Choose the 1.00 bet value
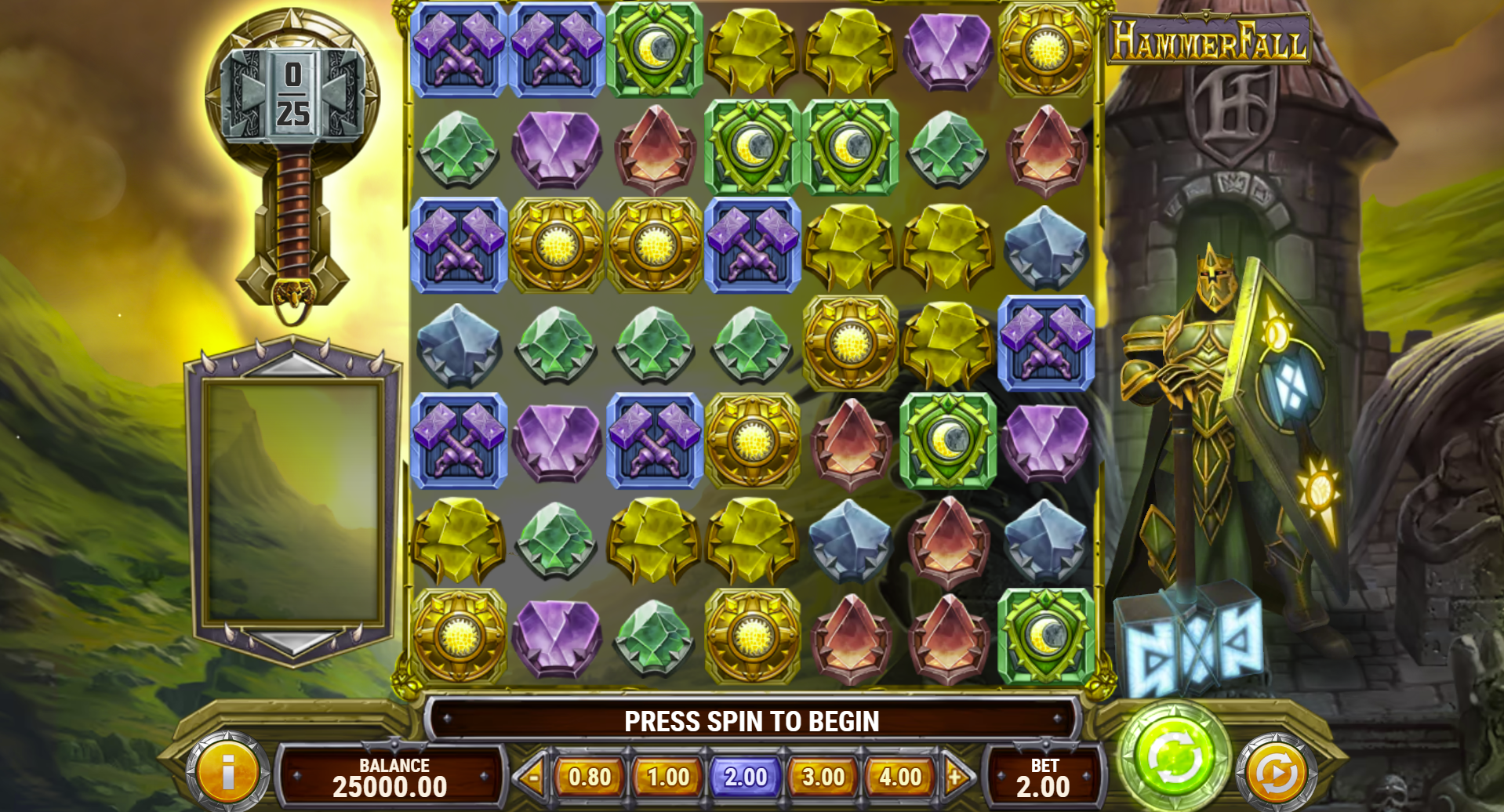This screenshot has width=1504, height=812. (x=667, y=777)
